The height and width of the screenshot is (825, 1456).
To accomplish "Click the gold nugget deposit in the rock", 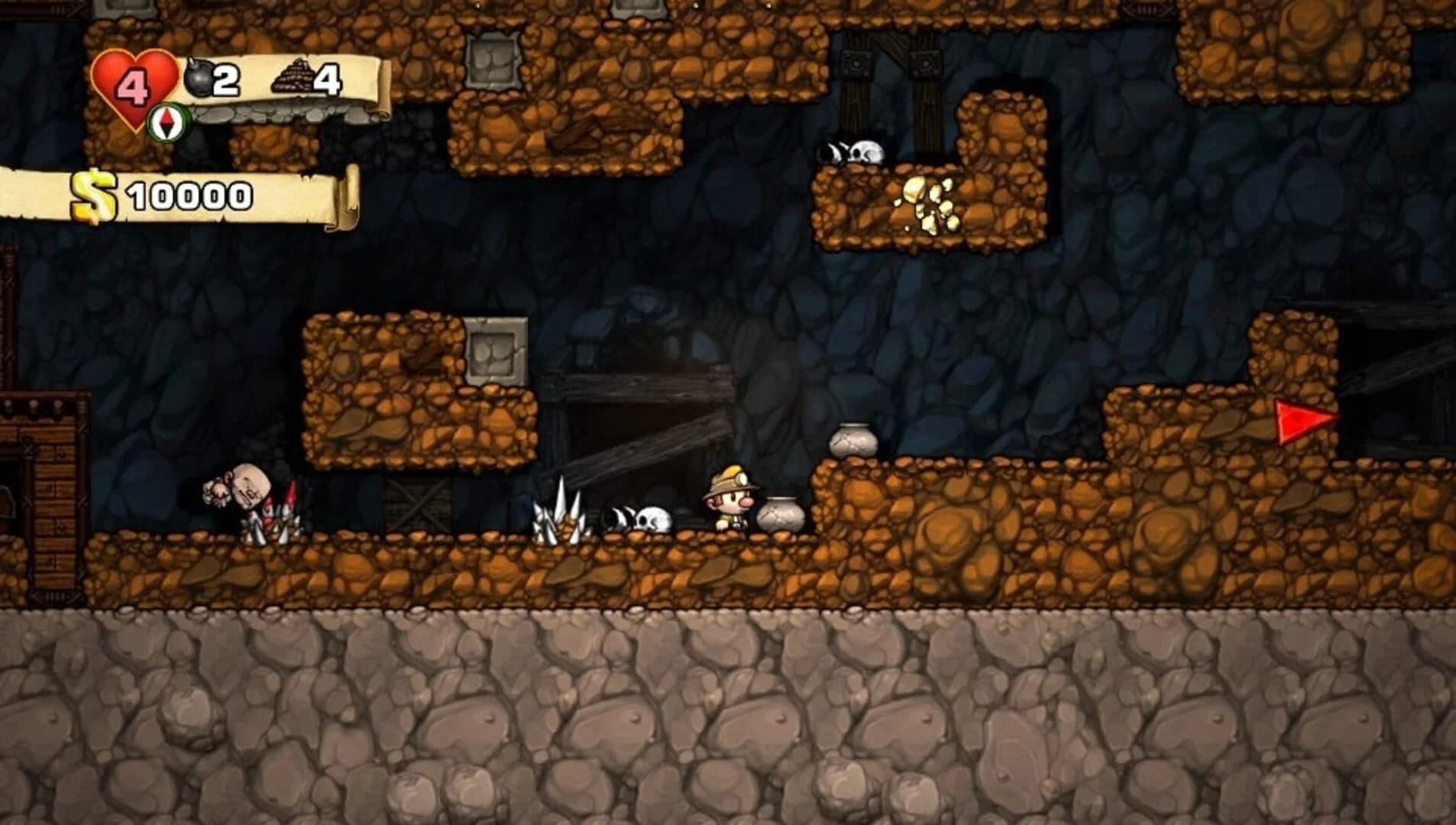I will tap(930, 203).
